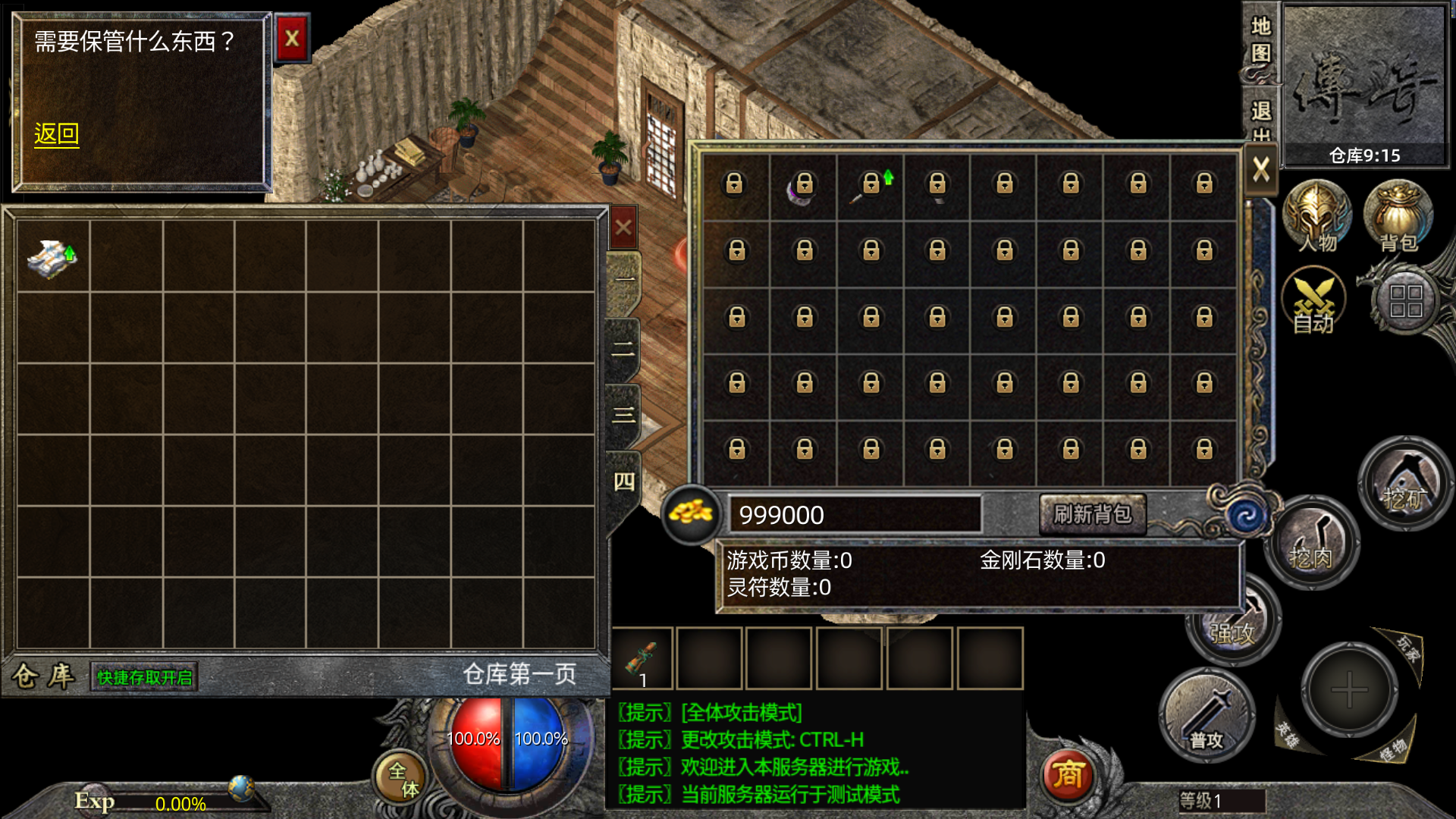The image size is (1456, 819).
Task: Click the 返回 link in the dialog
Action: click(56, 134)
